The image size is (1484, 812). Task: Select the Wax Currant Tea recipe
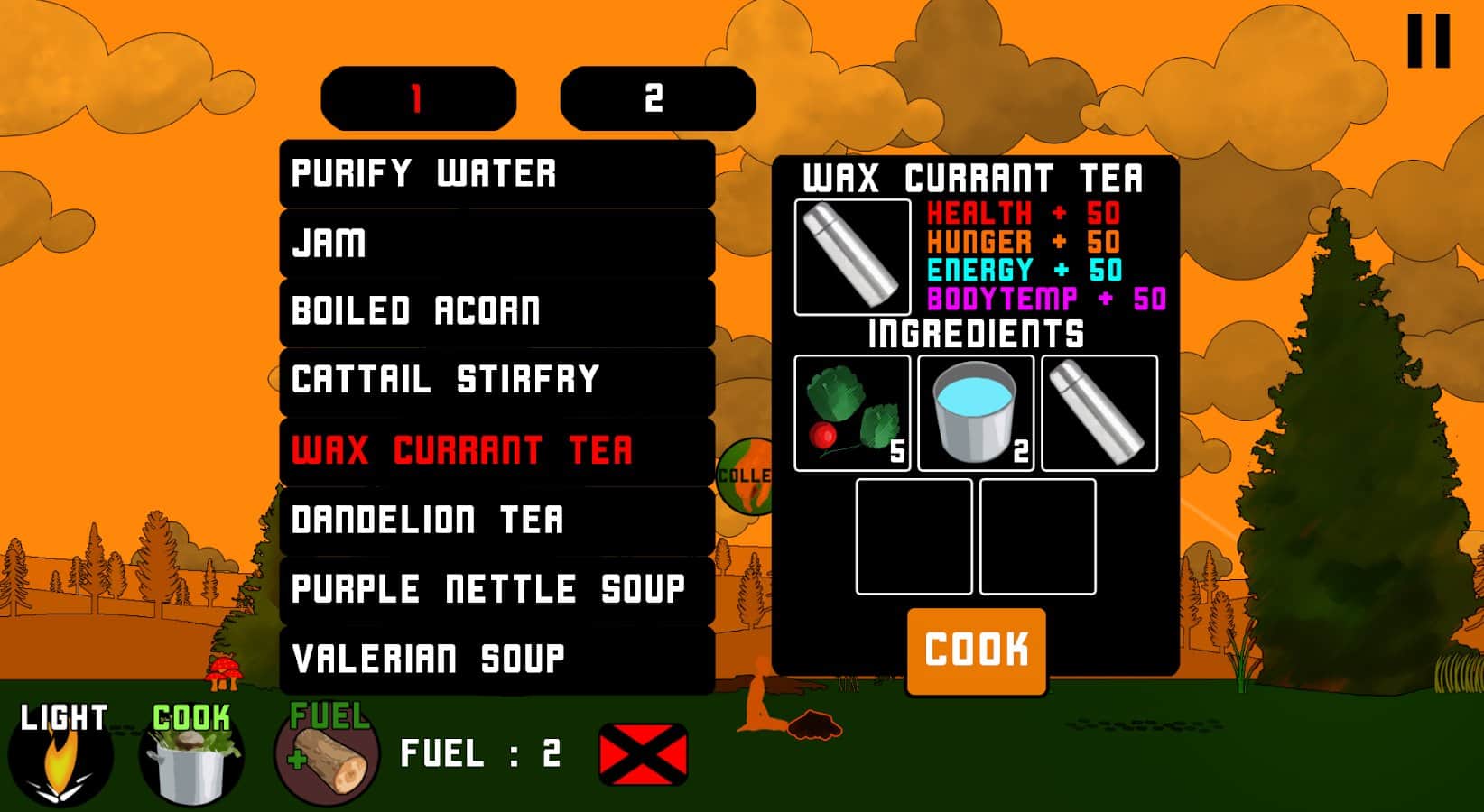coord(465,449)
